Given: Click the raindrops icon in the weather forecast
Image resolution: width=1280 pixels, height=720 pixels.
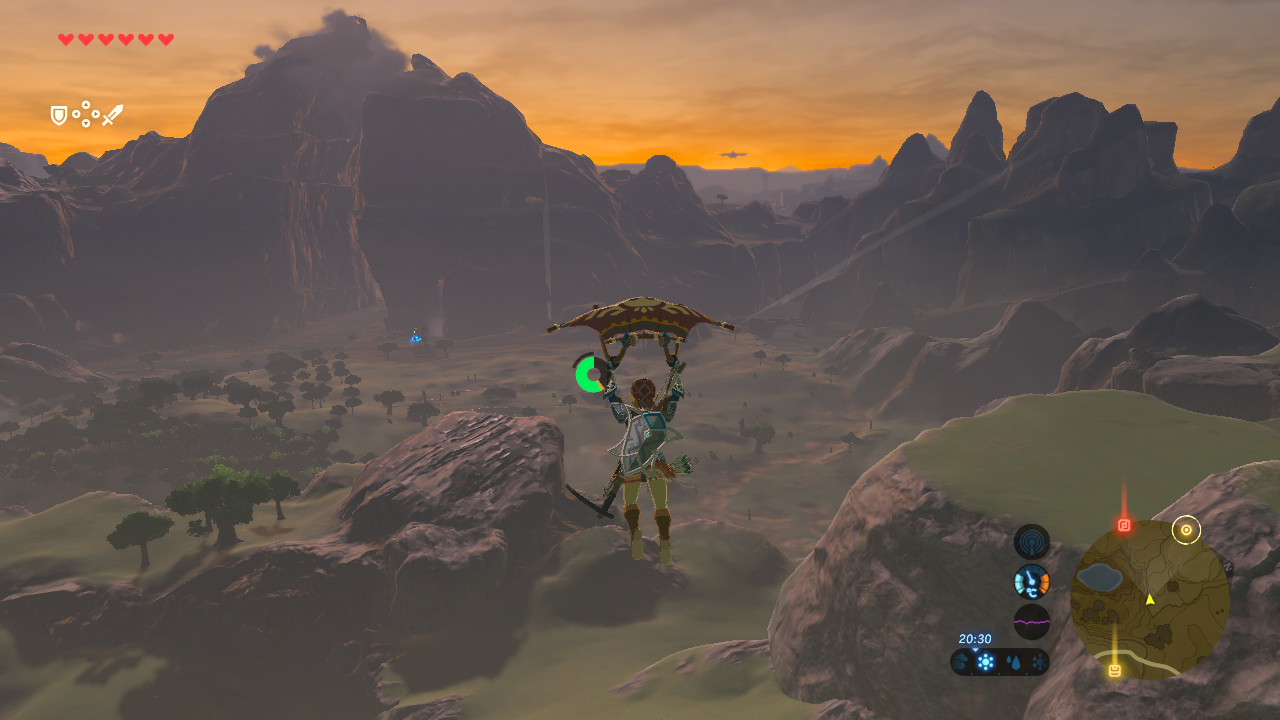Looking at the screenshot, I should 1013,662.
